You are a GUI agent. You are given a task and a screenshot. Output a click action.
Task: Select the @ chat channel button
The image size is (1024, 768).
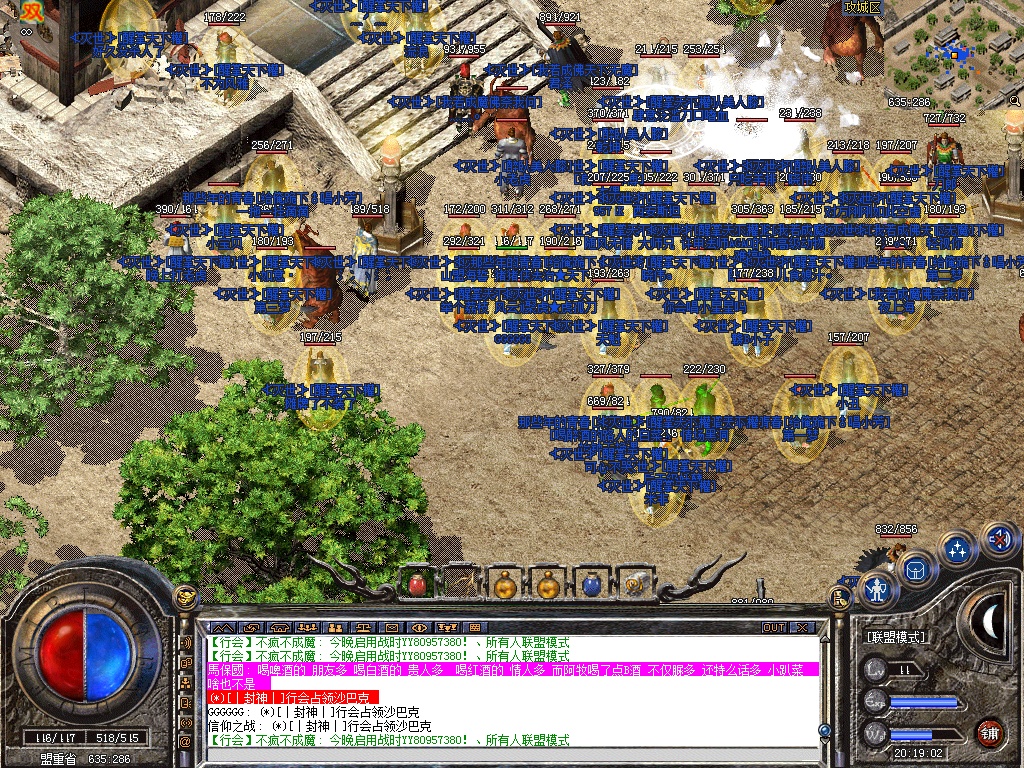186,741
